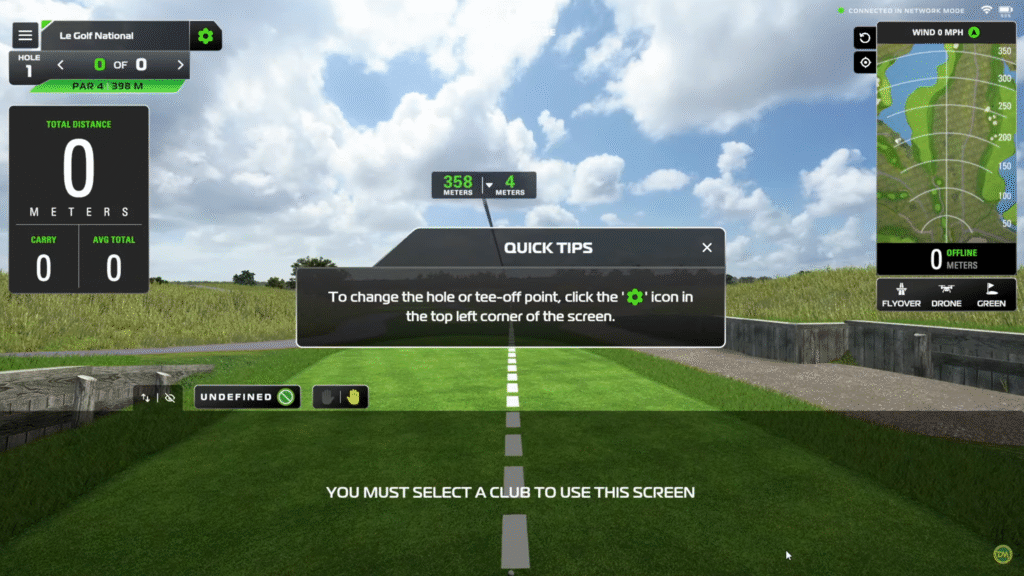The image size is (1024, 576).
Task: Go to the previous hole arrow
Action: point(60,65)
